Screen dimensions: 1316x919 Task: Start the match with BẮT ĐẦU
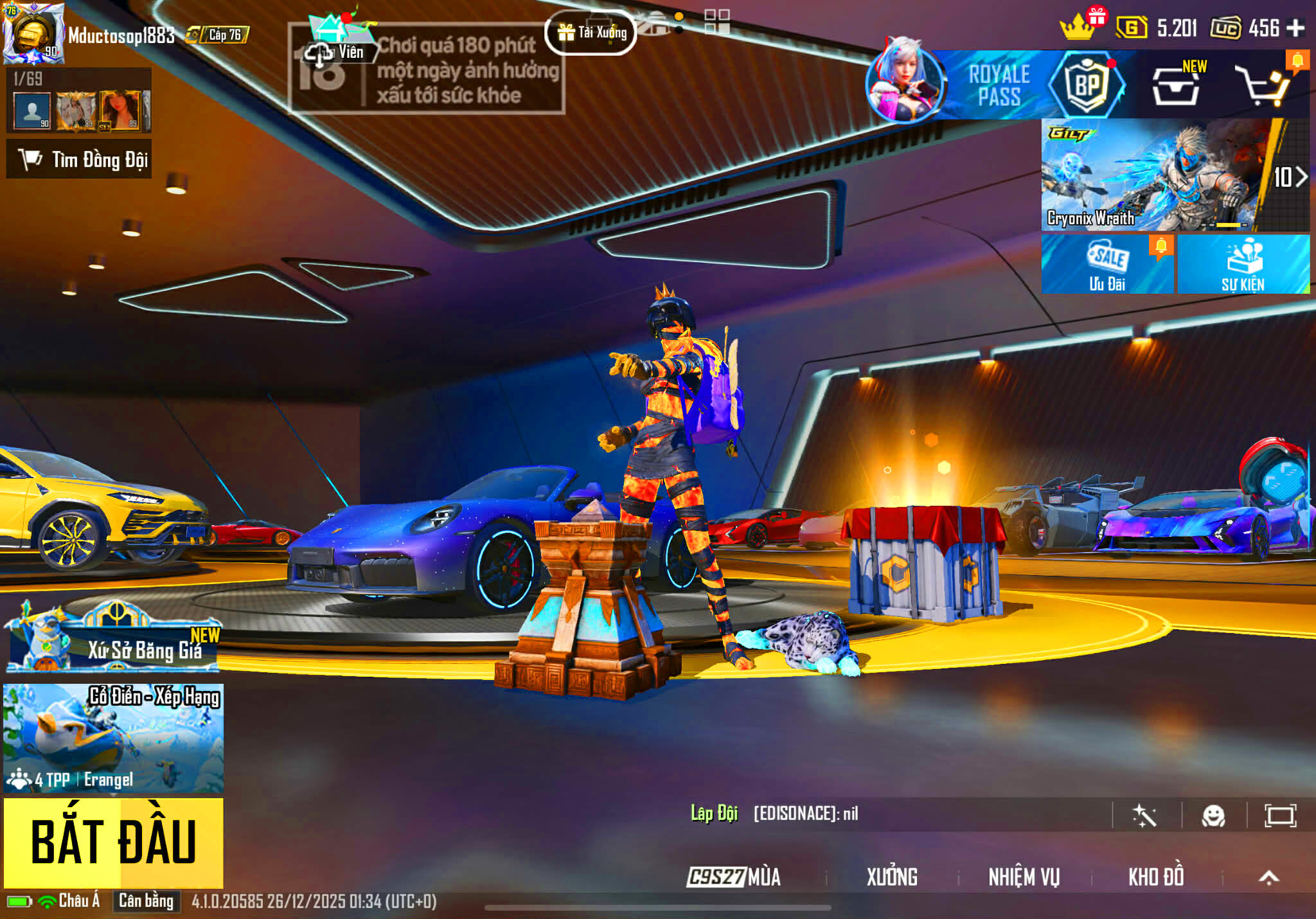pos(114,843)
